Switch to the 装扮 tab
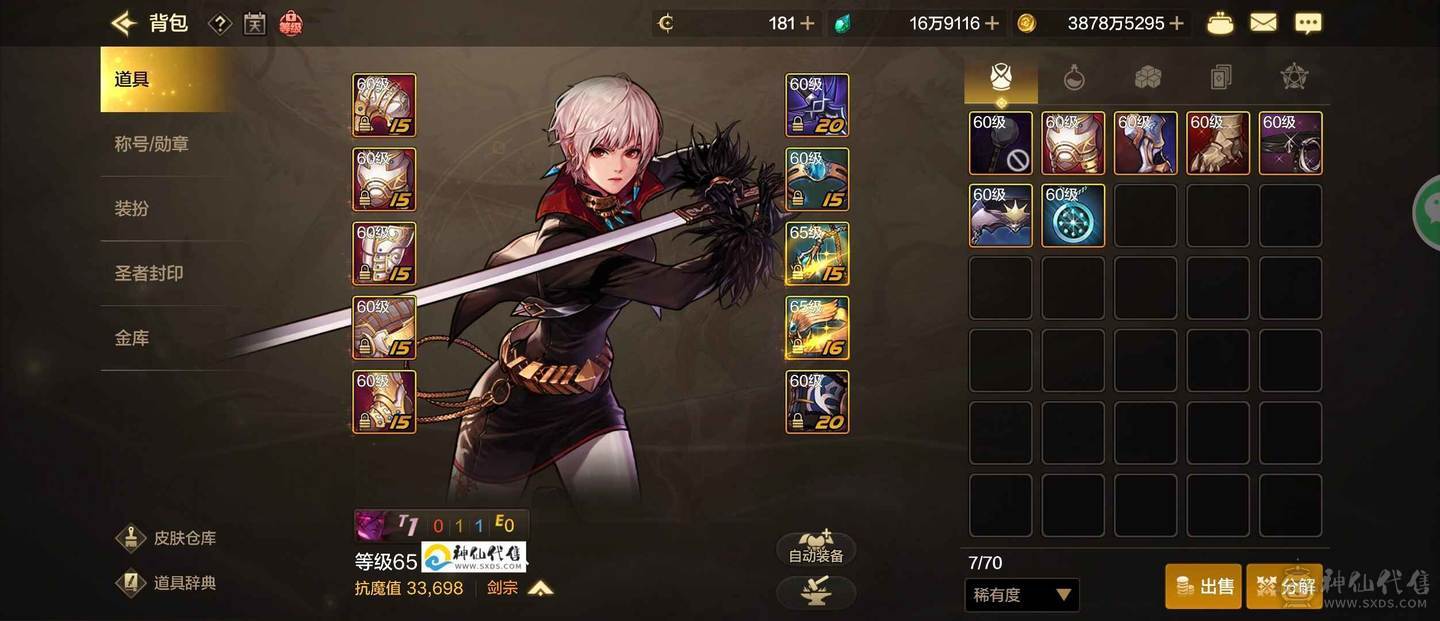The width and height of the screenshot is (1440, 621). click(x=132, y=209)
